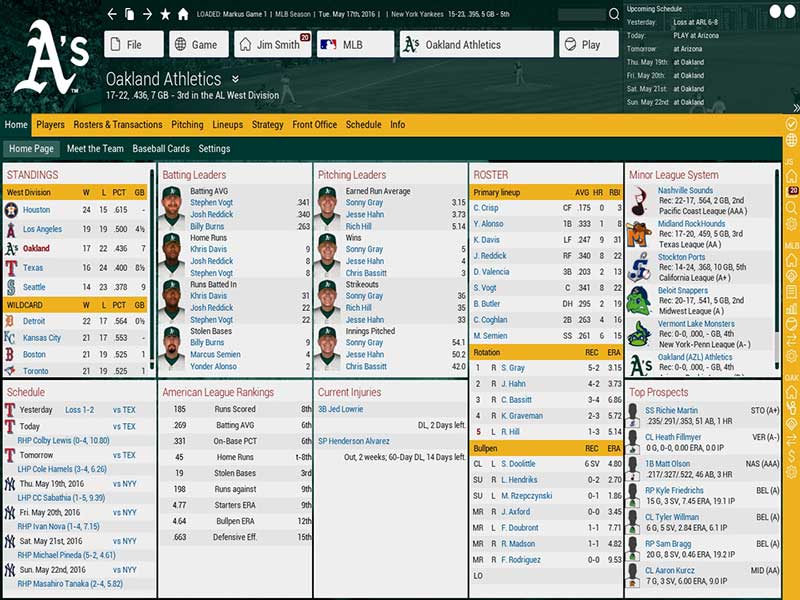Open the MLB league menu
Image resolution: width=800 pixels, height=600 pixels.
point(352,45)
